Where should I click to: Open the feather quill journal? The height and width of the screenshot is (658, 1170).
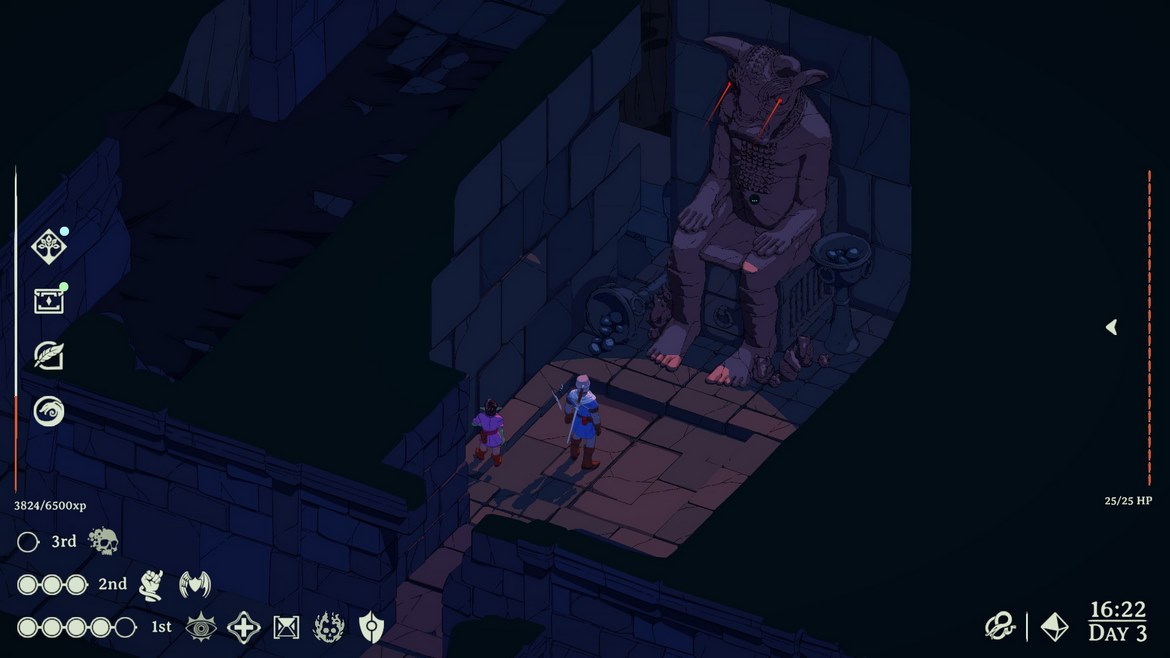click(x=49, y=355)
